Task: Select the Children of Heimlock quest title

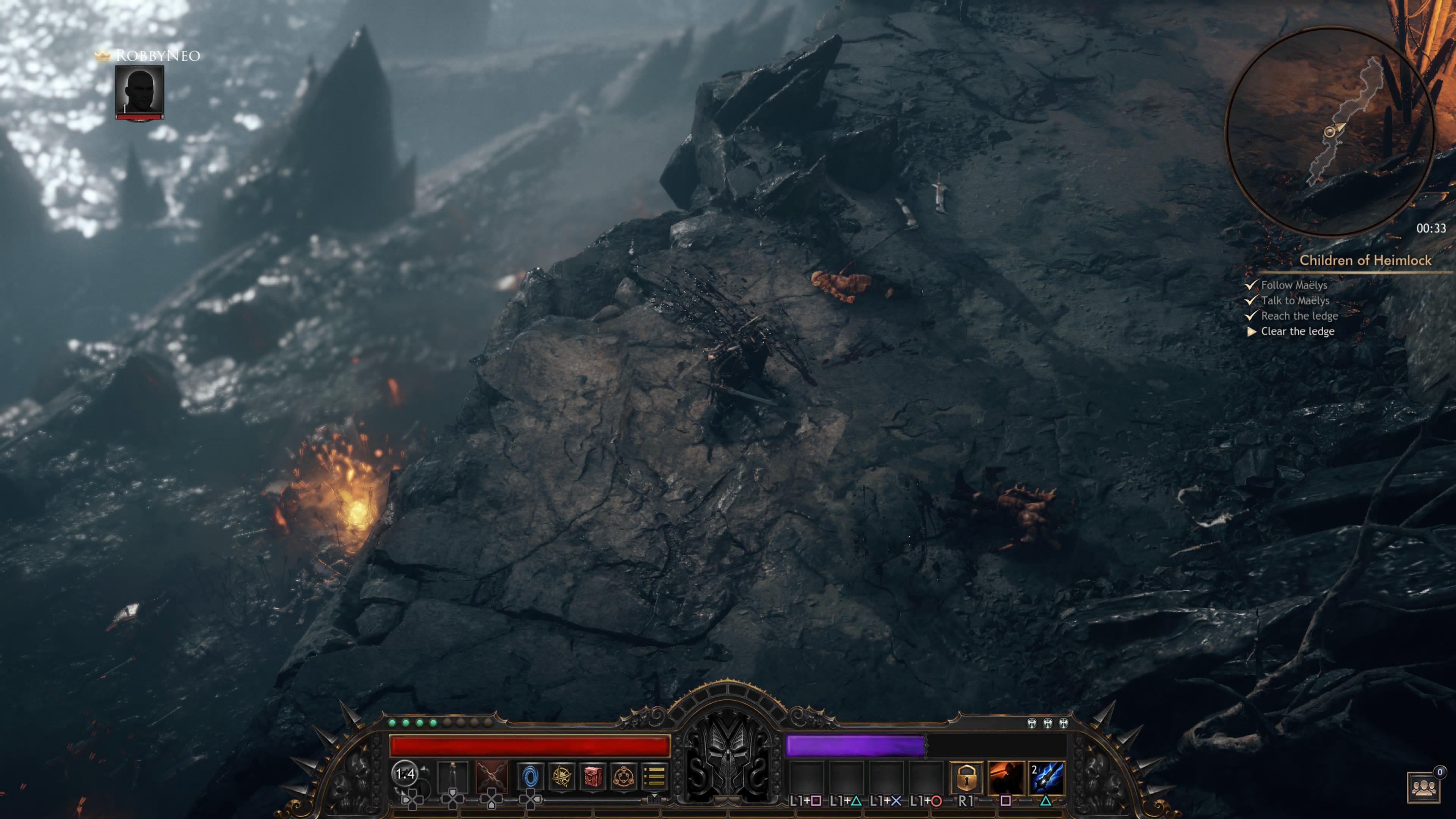Action: 1365,260
